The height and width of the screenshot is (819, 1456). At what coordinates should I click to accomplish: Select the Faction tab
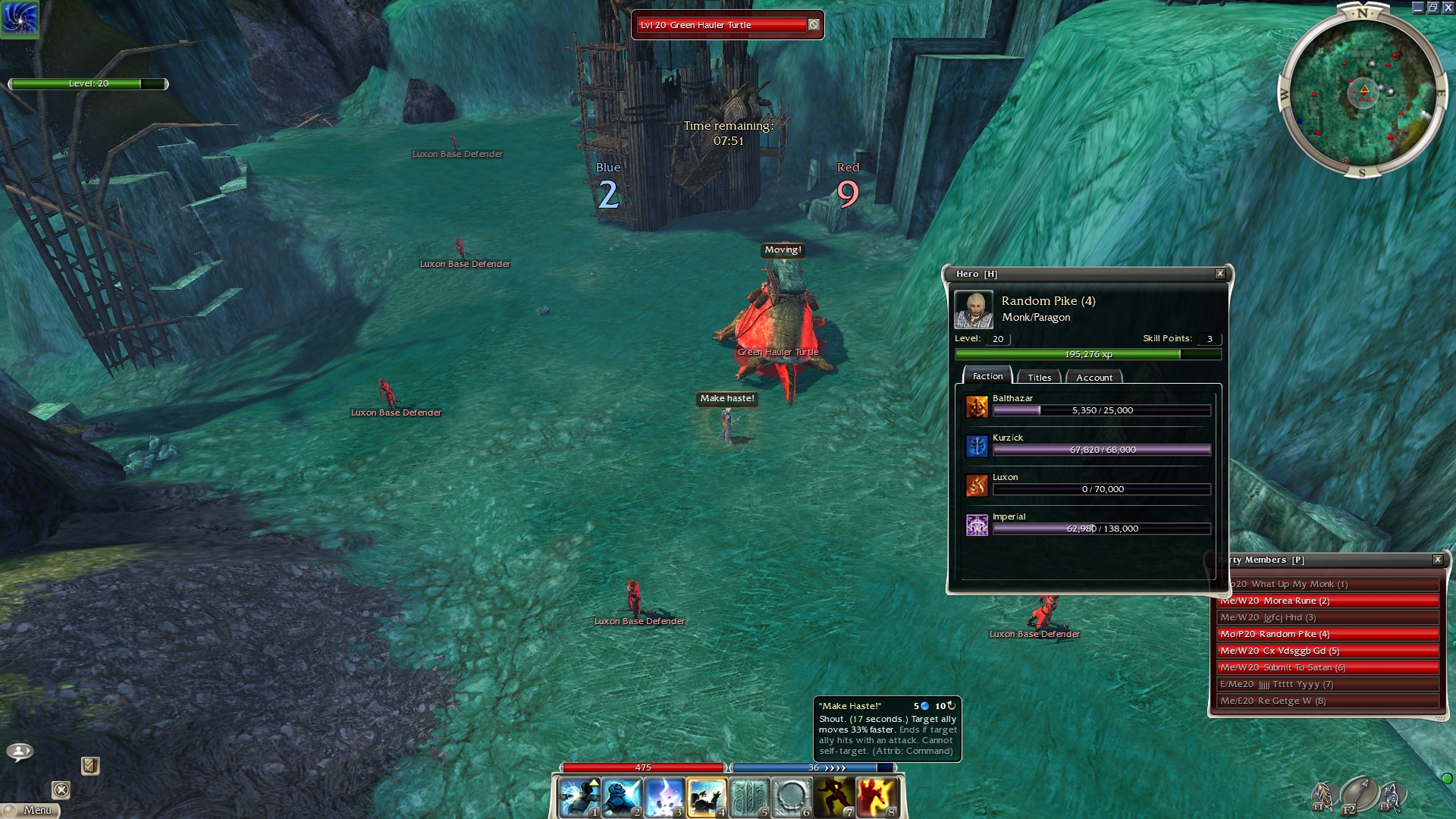pos(987,376)
